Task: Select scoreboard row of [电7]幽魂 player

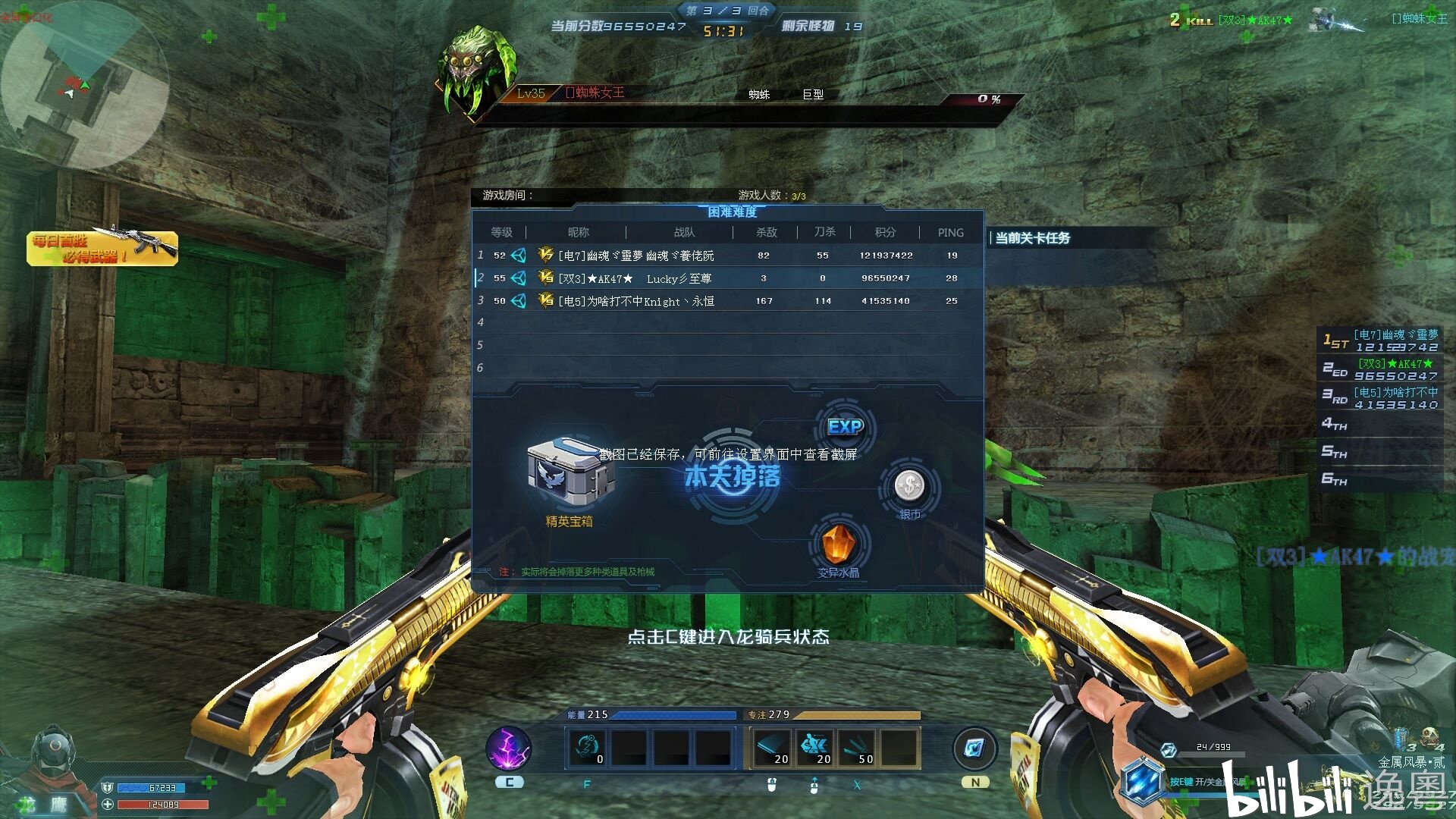Action: pos(728,256)
